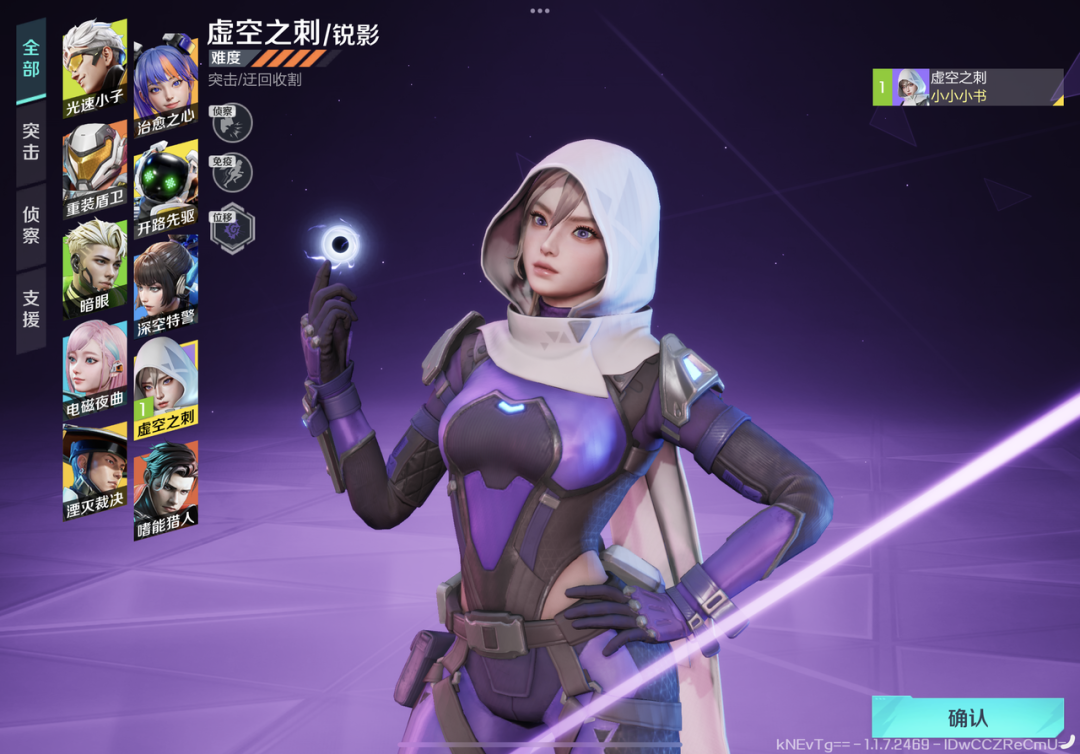Switch to the 支援 category tab

click(x=31, y=308)
